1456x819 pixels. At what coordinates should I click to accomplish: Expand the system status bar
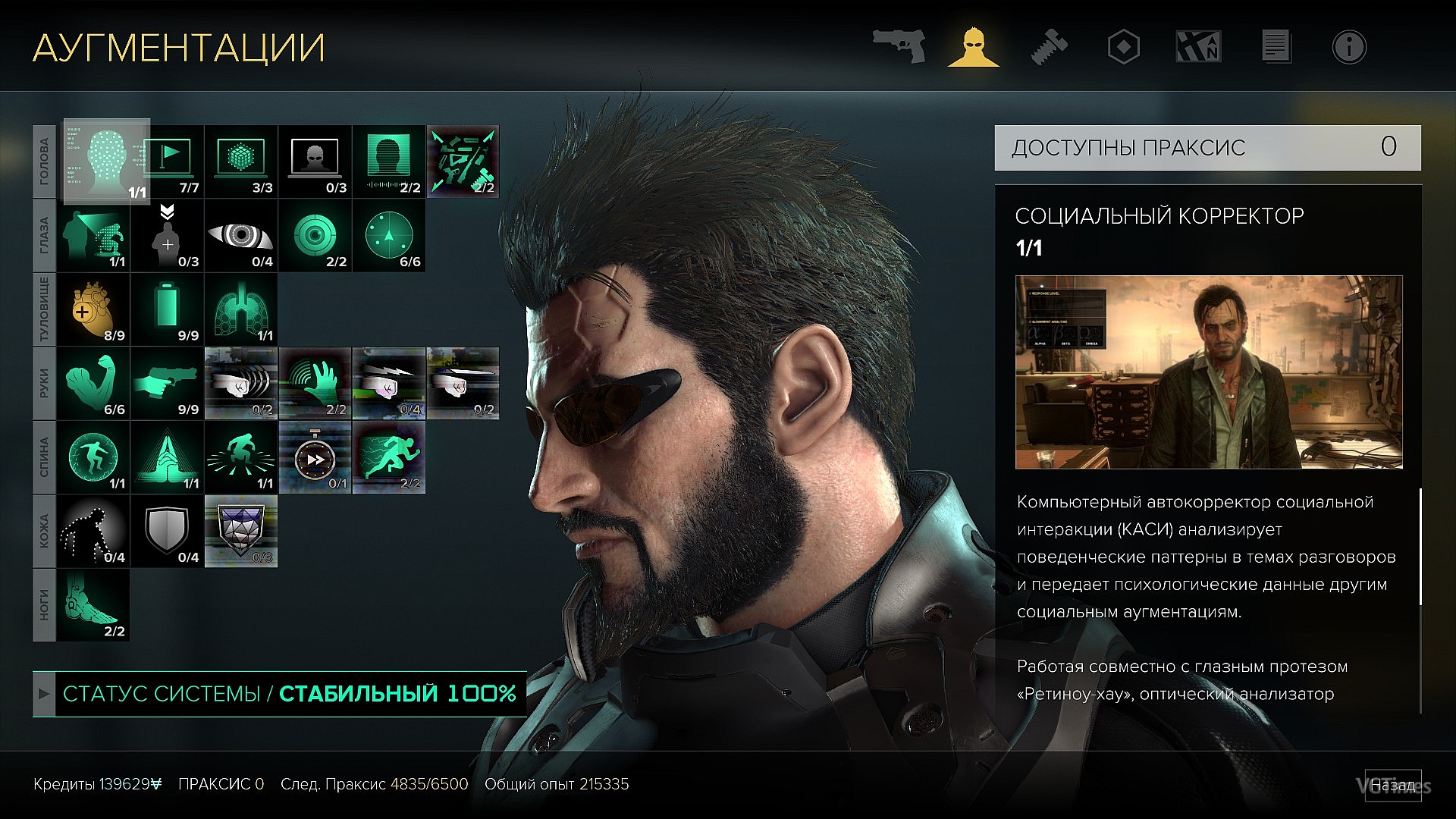(x=44, y=694)
